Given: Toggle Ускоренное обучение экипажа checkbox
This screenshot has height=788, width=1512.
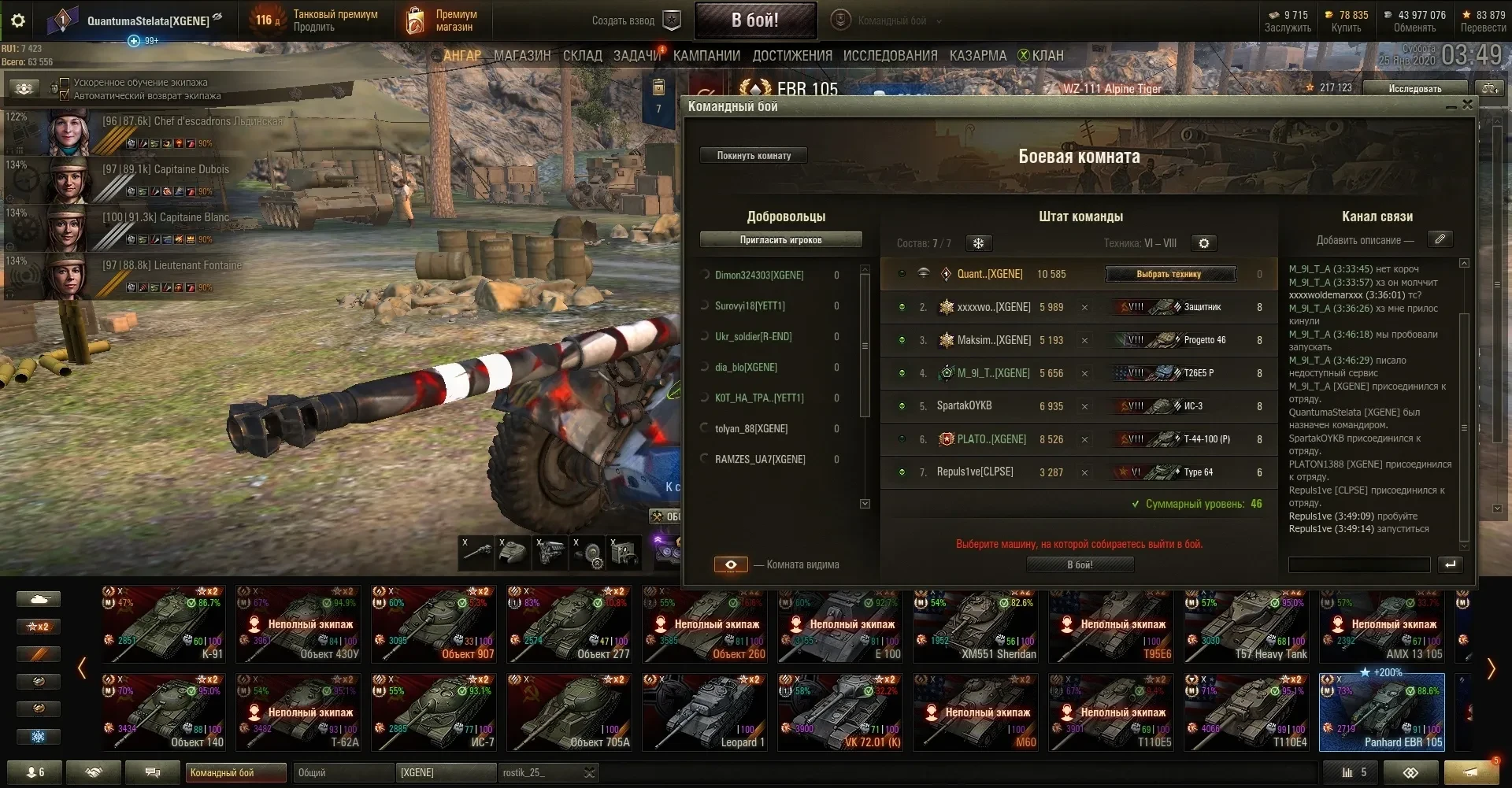Looking at the screenshot, I should tap(65, 83).
